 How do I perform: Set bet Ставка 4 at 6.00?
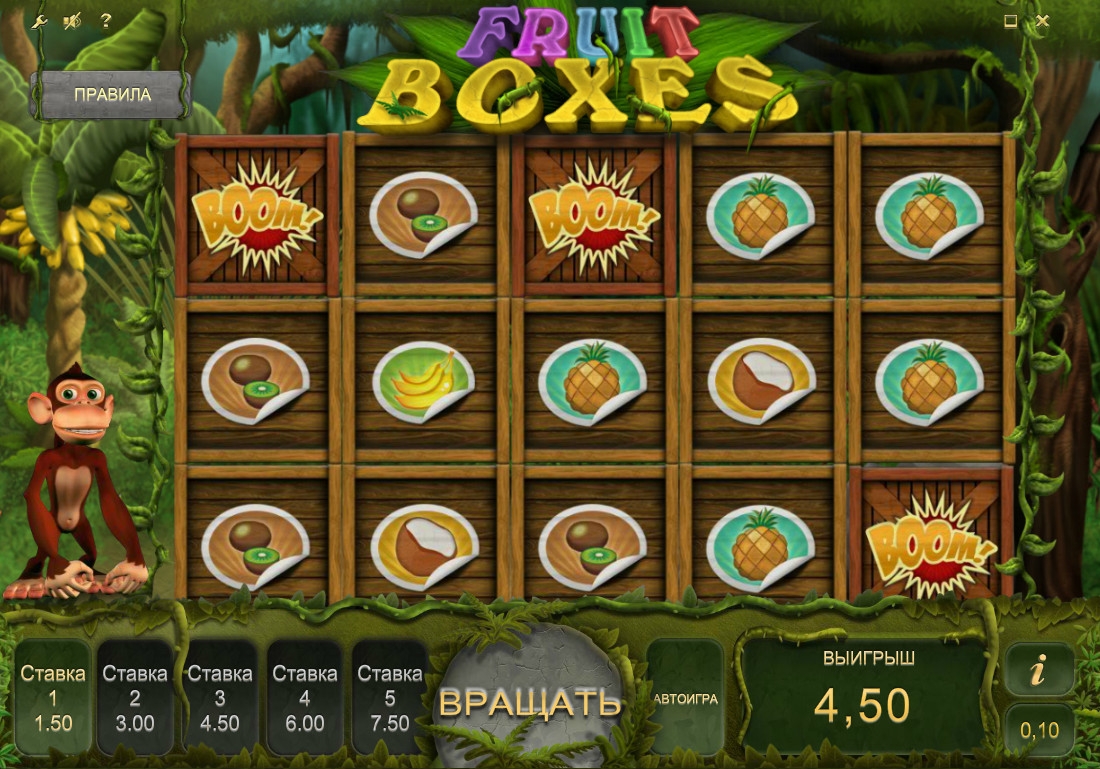click(305, 698)
